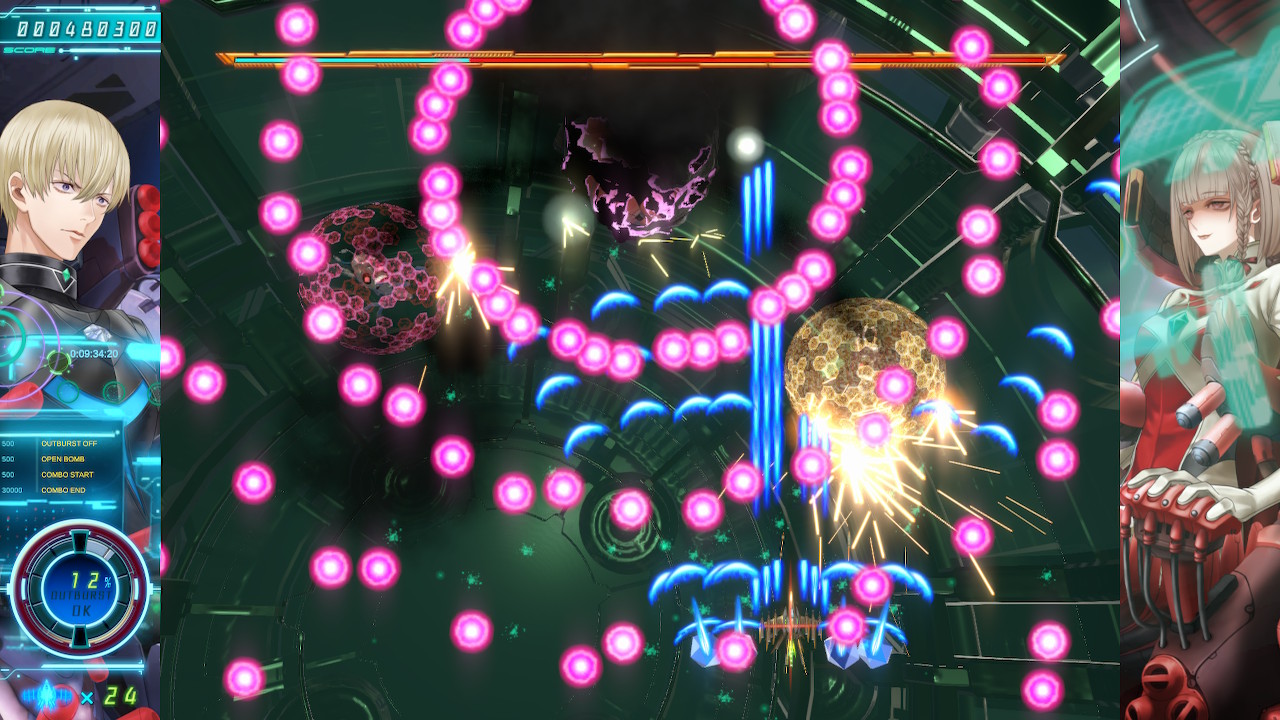This screenshot has width=1280, height=720.
Task: Select the blue ship lives icon
Action: tap(48, 695)
